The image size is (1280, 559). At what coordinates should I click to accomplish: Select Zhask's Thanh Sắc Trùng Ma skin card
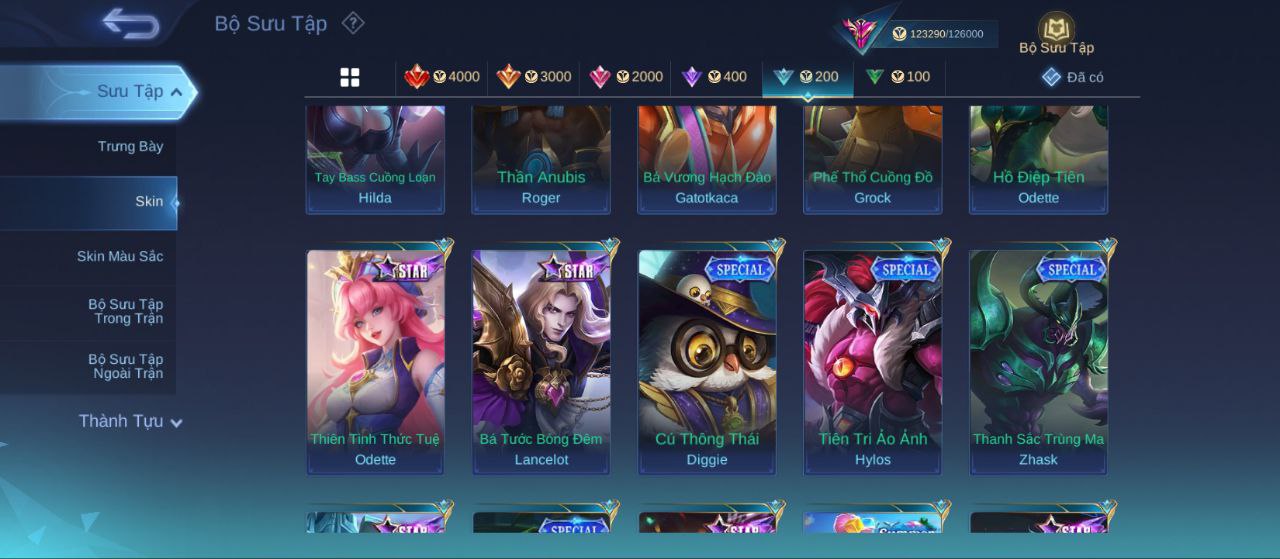1038,360
